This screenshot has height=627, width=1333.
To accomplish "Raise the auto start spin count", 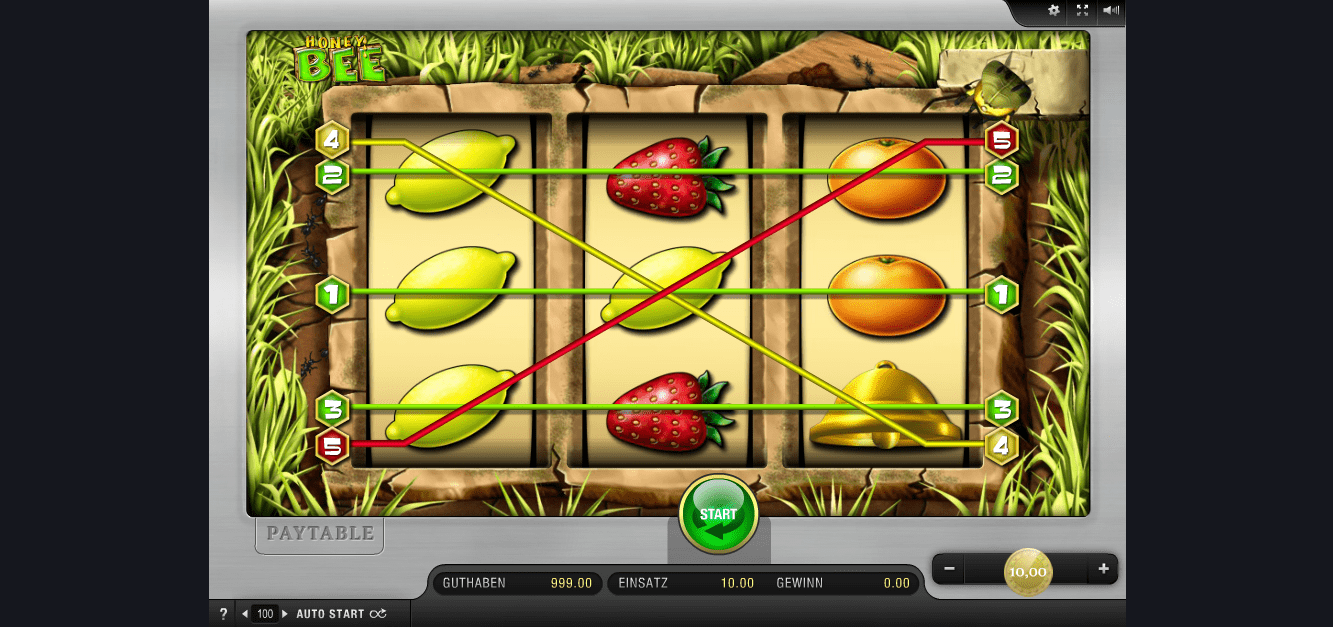I will point(284,614).
